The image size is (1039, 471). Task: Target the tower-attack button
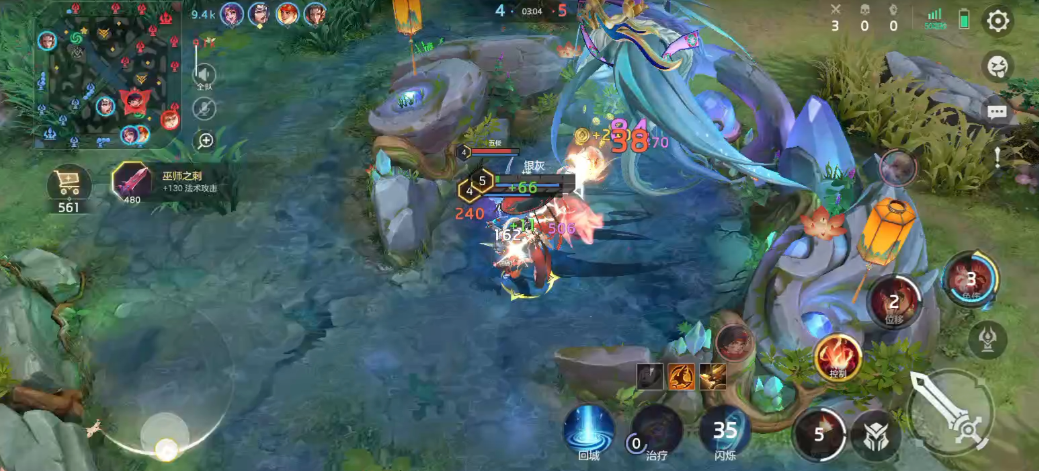coord(987,339)
